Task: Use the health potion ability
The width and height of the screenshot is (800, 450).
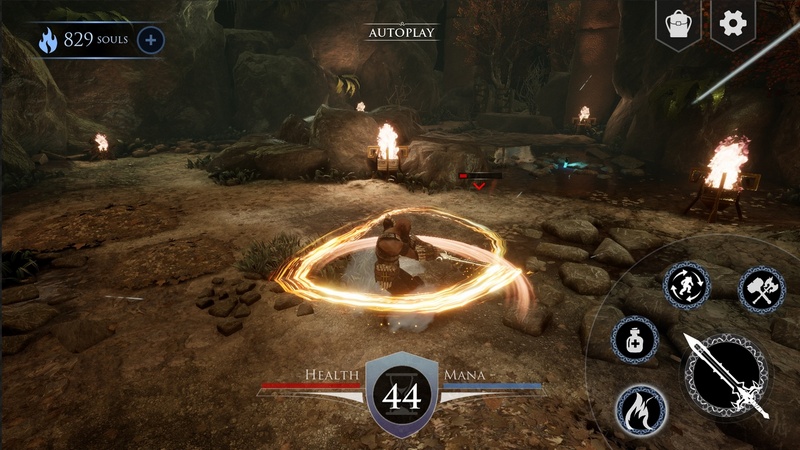Action: [x=634, y=341]
